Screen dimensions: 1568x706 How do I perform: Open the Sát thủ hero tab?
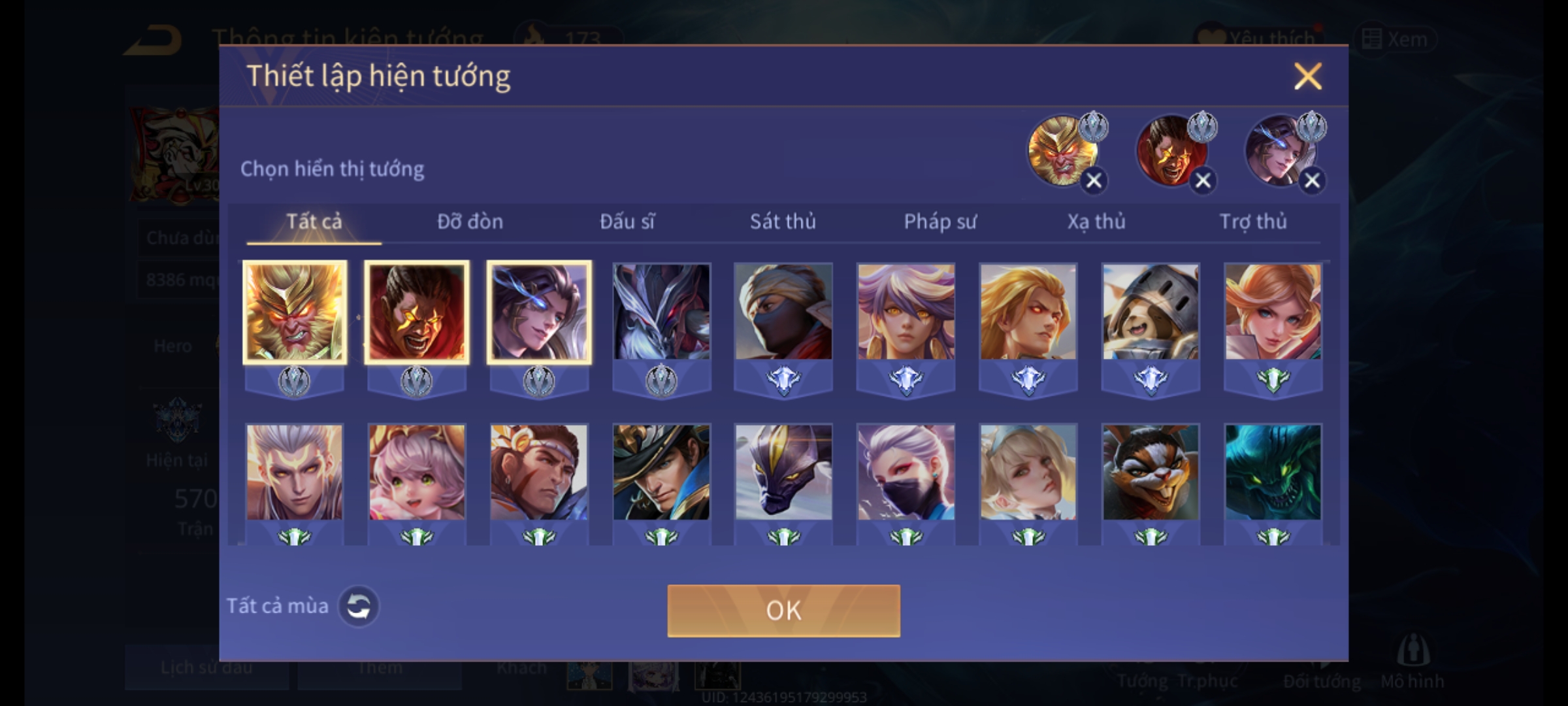pyautogui.click(x=783, y=222)
